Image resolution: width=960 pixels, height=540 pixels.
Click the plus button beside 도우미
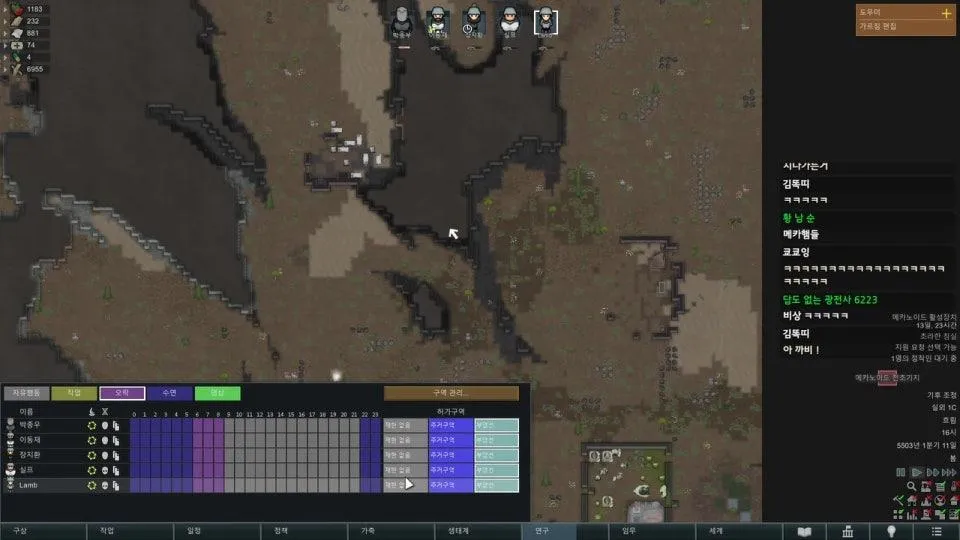click(946, 14)
